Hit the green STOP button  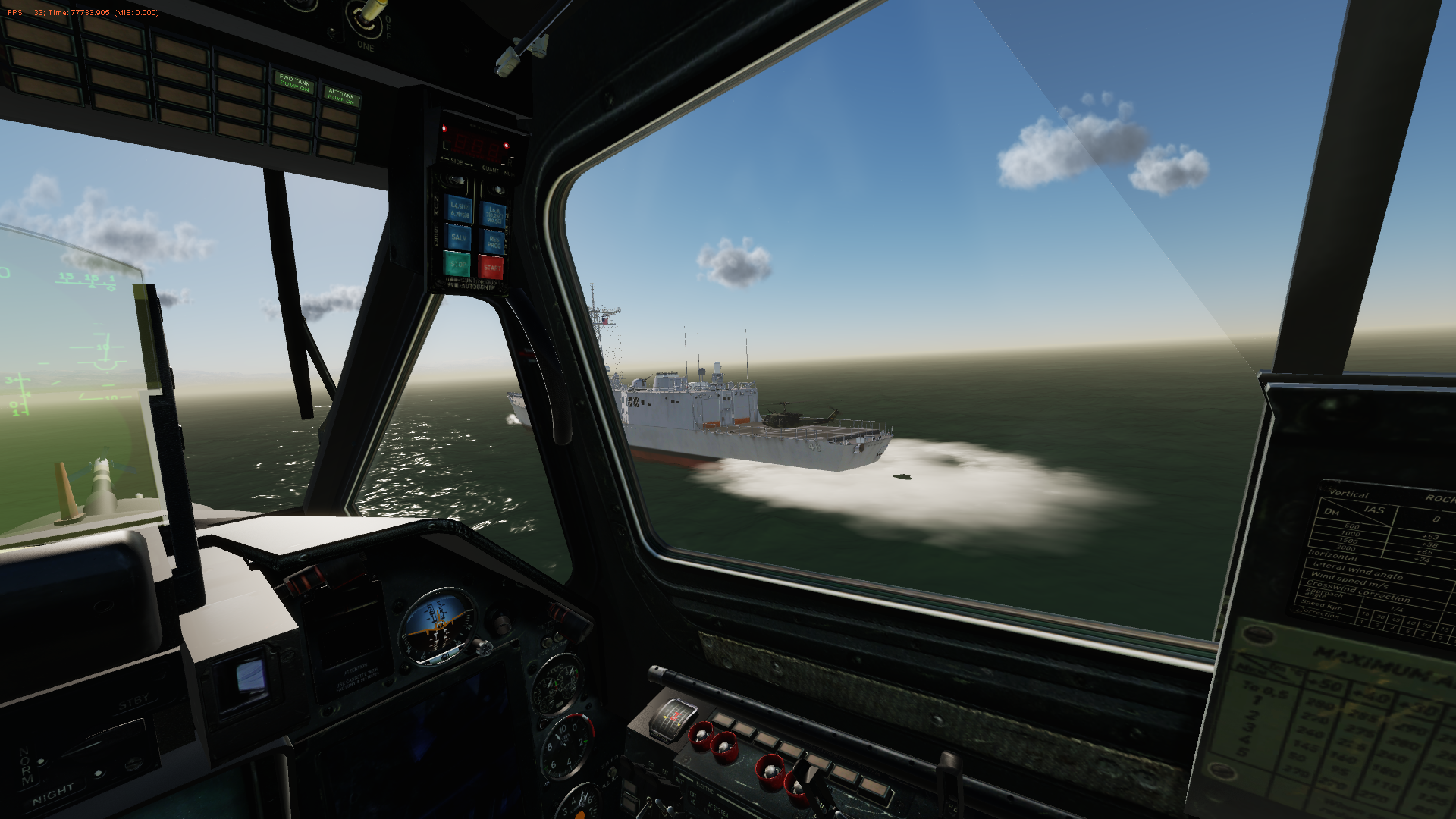click(x=457, y=265)
